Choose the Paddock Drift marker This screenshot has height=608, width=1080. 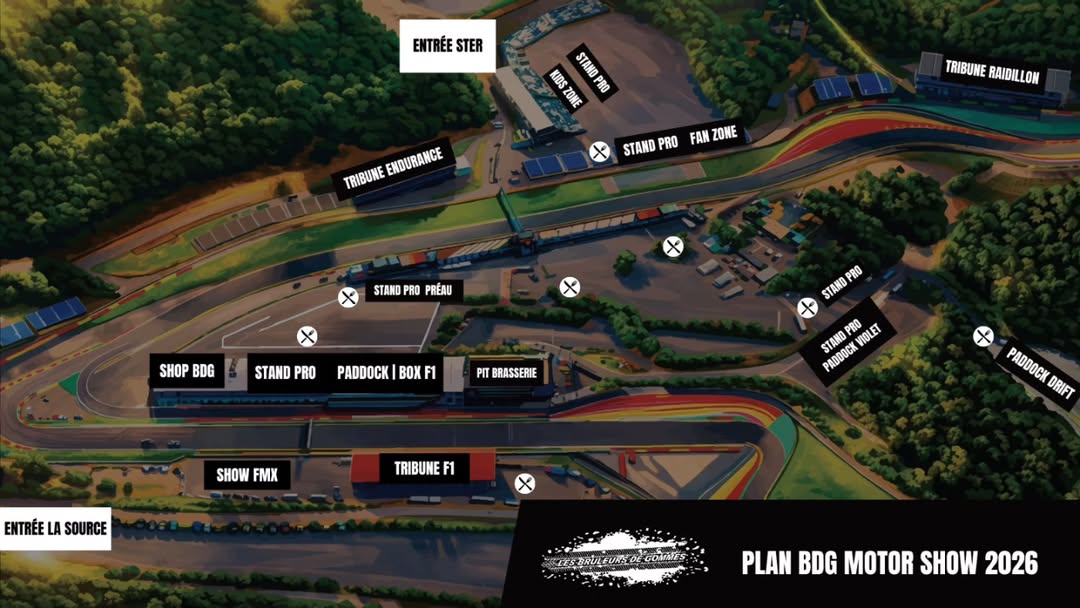(x=1040, y=371)
